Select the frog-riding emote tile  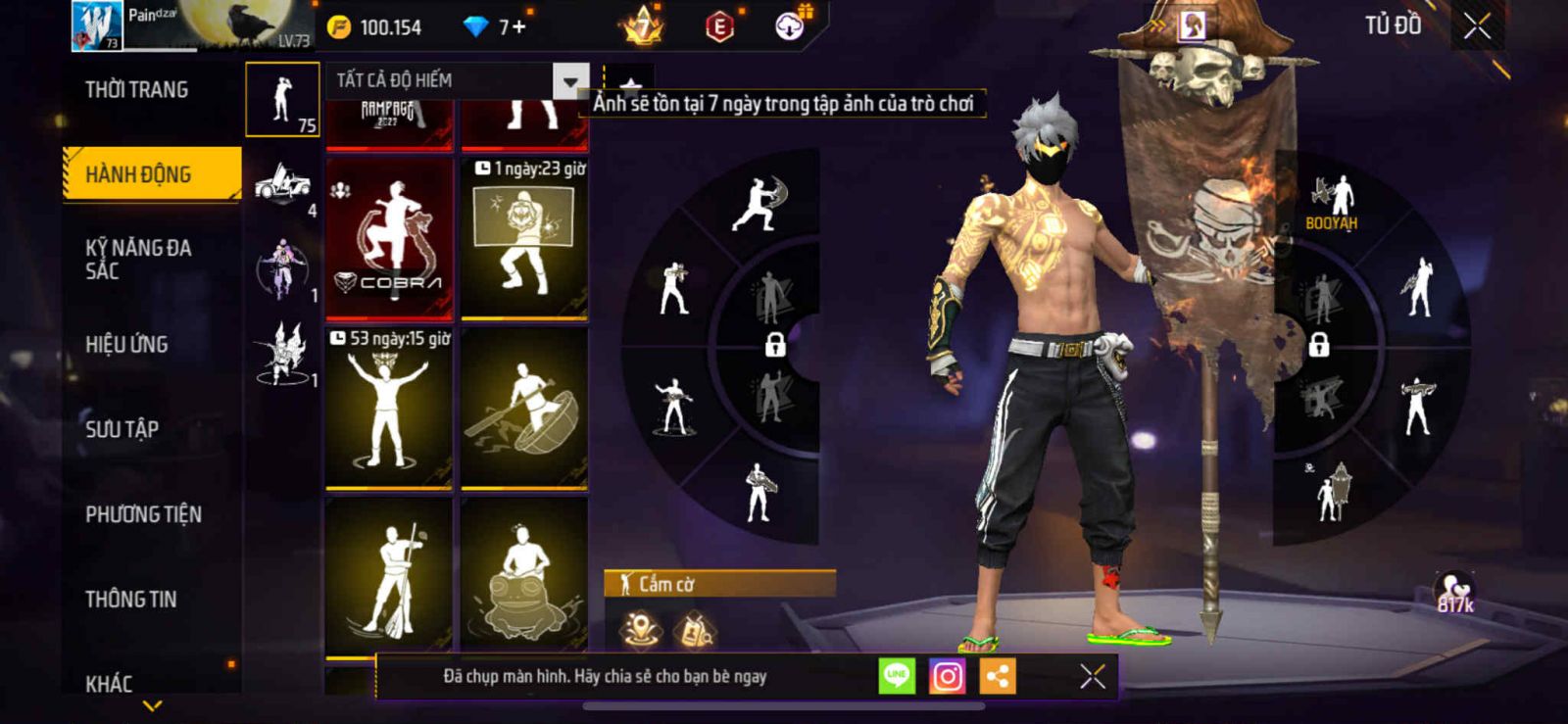(524, 576)
